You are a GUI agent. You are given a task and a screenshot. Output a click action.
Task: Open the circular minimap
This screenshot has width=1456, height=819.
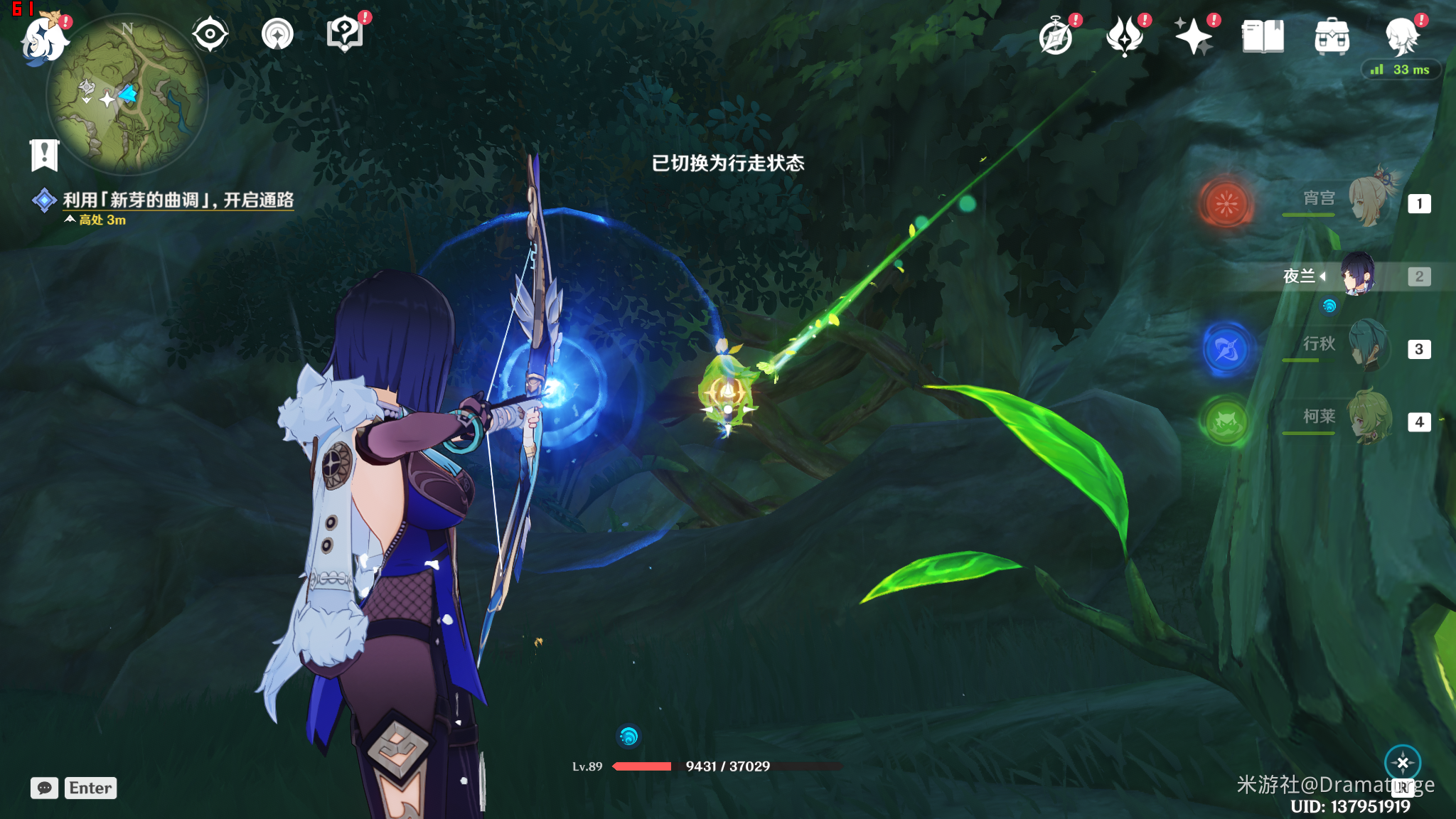tap(127, 95)
